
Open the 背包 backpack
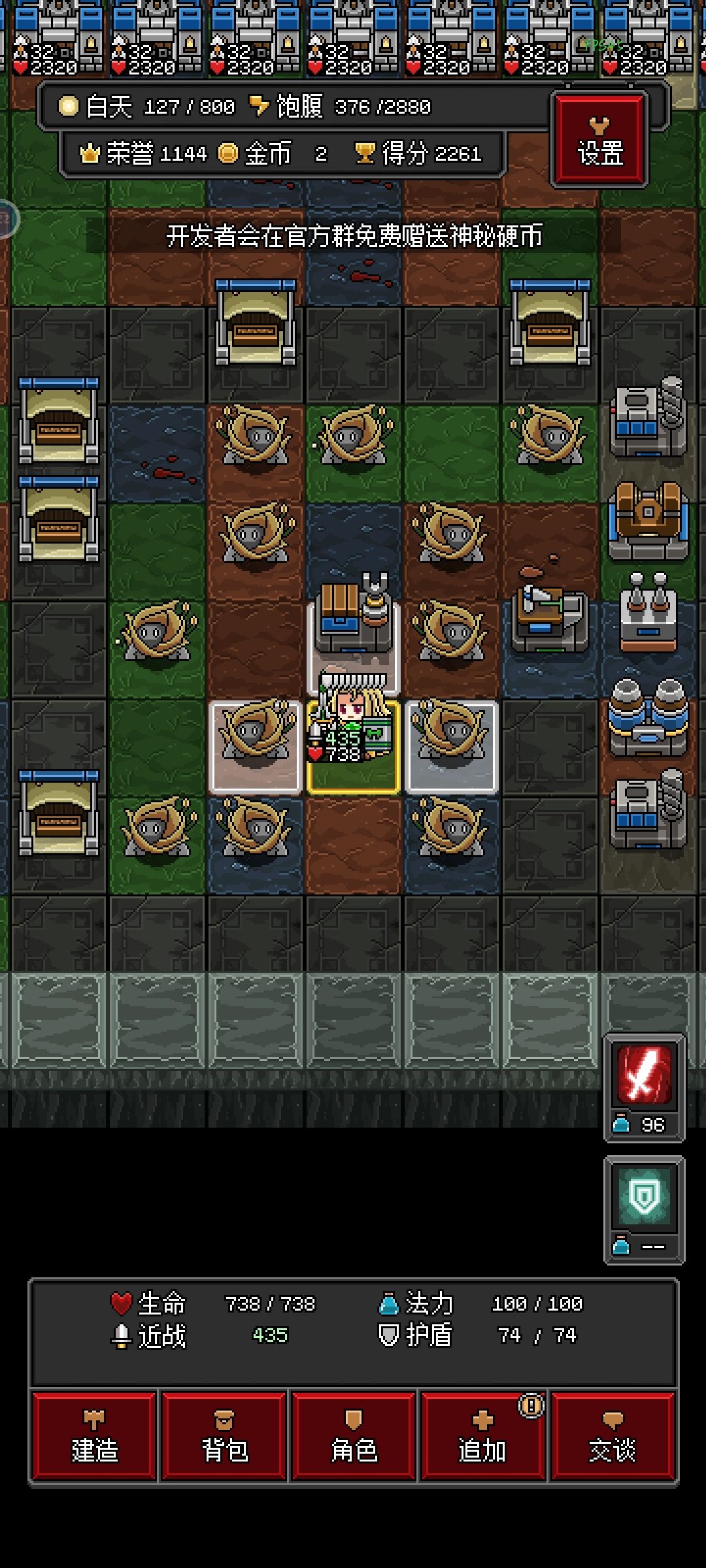coord(224,1435)
